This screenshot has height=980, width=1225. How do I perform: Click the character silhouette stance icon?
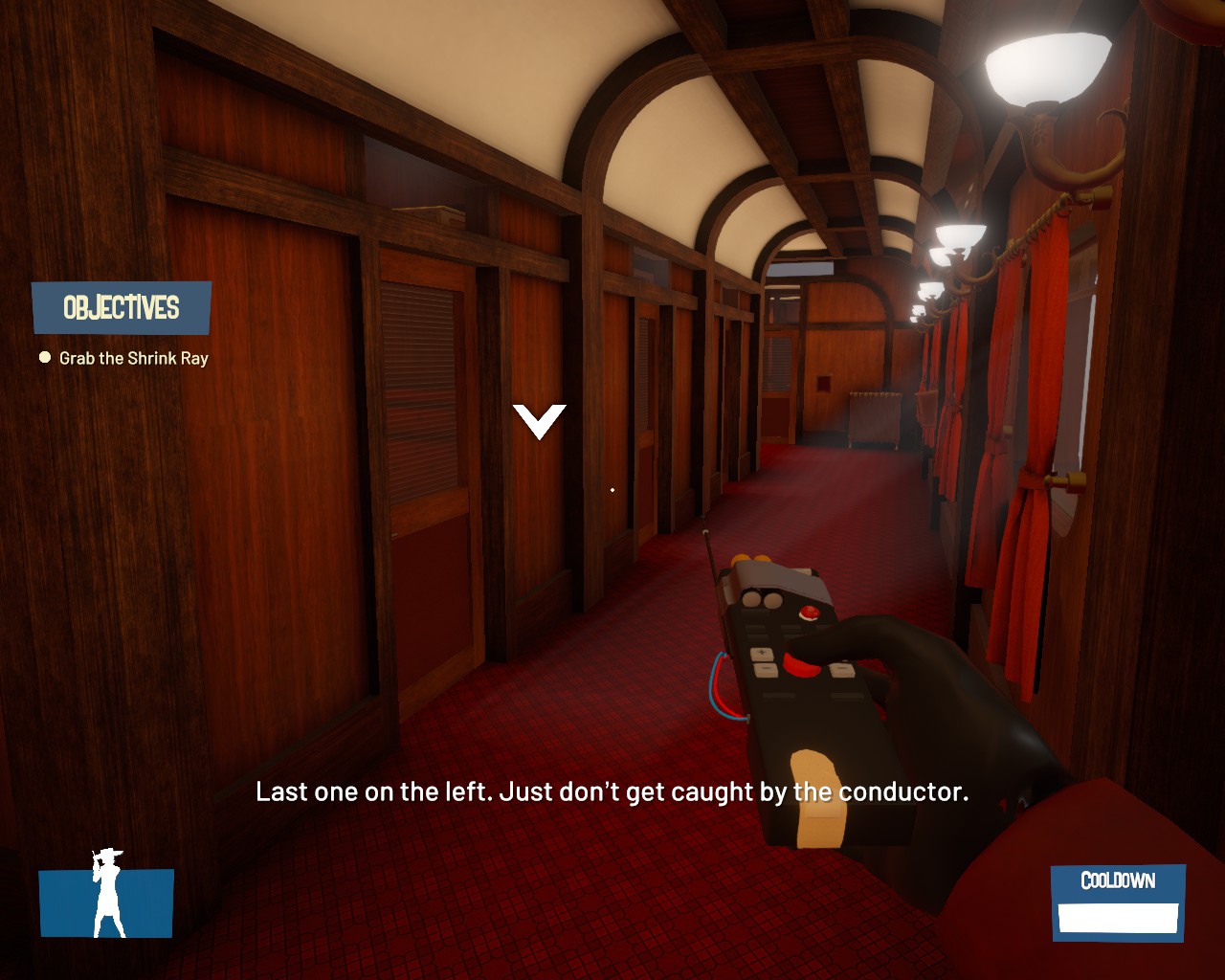(107, 898)
